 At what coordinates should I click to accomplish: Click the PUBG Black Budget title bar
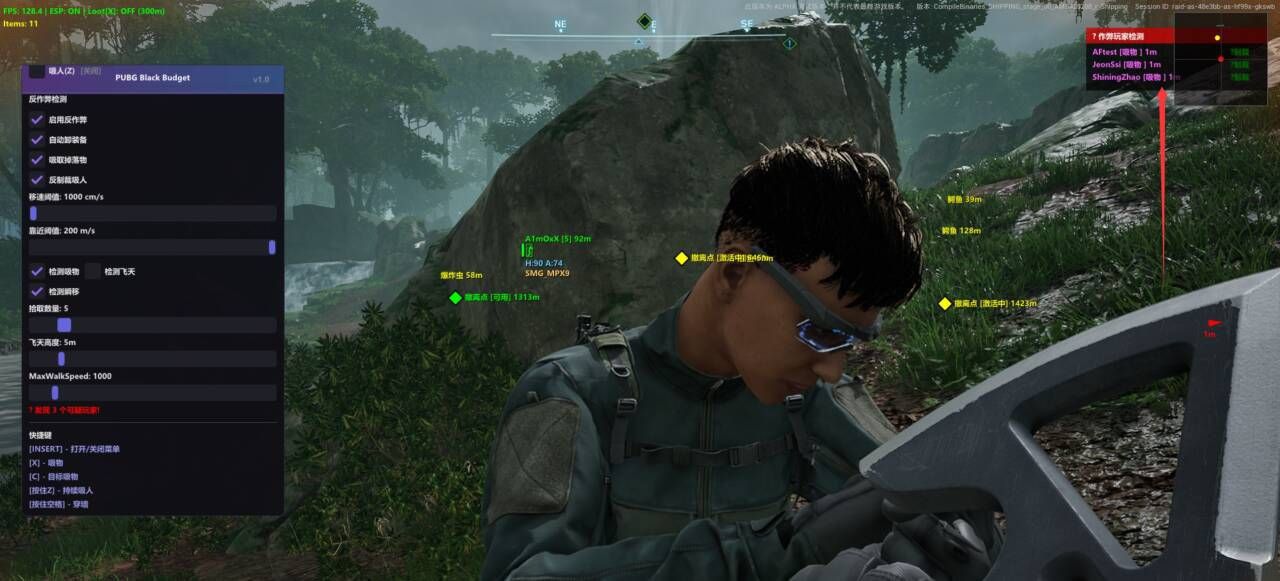(x=153, y=78)
